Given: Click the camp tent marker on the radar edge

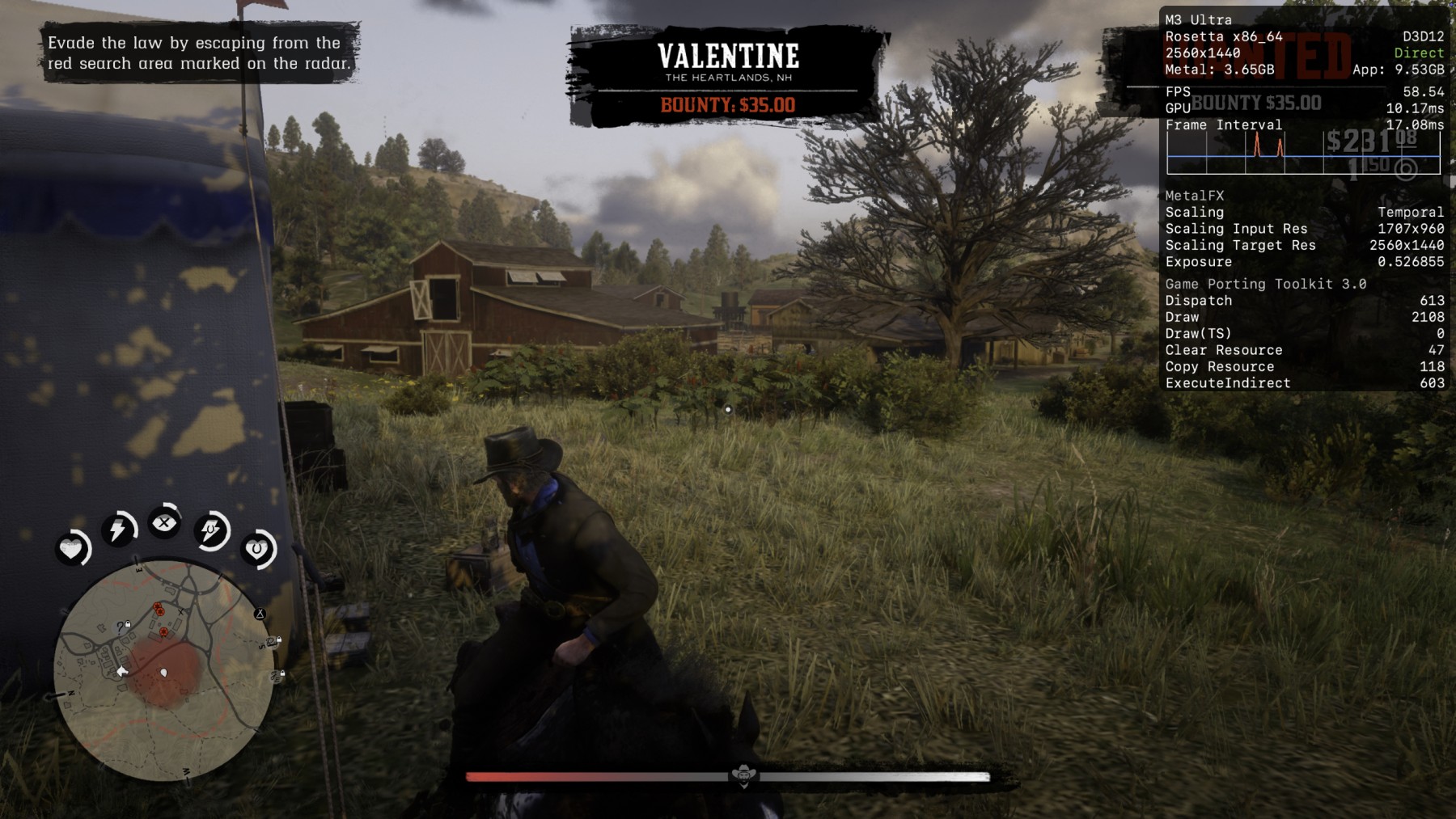Looking at the screenshot, I should click(x=260, y=614).
